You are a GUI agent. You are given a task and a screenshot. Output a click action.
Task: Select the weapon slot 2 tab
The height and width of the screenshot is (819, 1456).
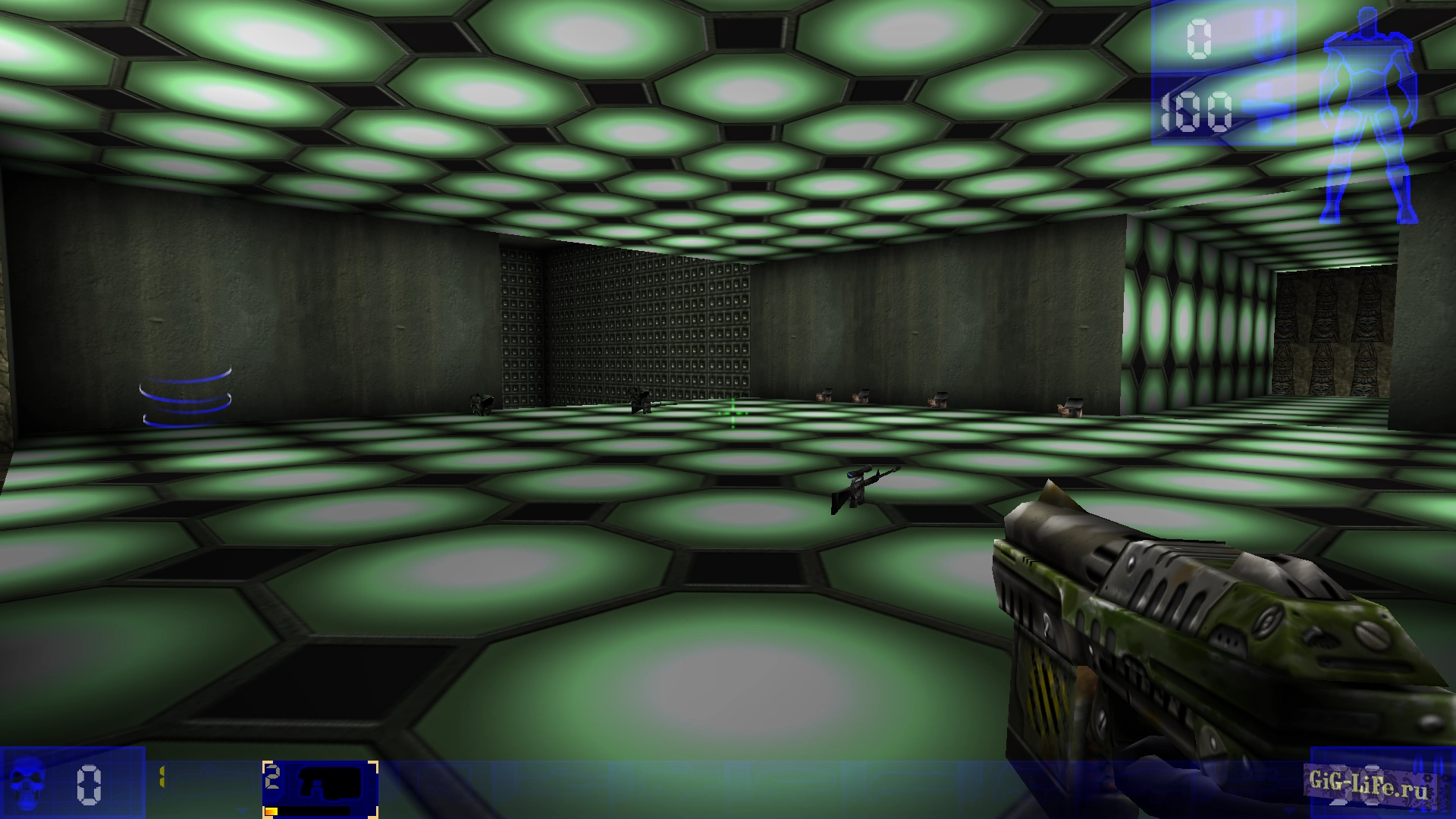click(x=271, y=775)
